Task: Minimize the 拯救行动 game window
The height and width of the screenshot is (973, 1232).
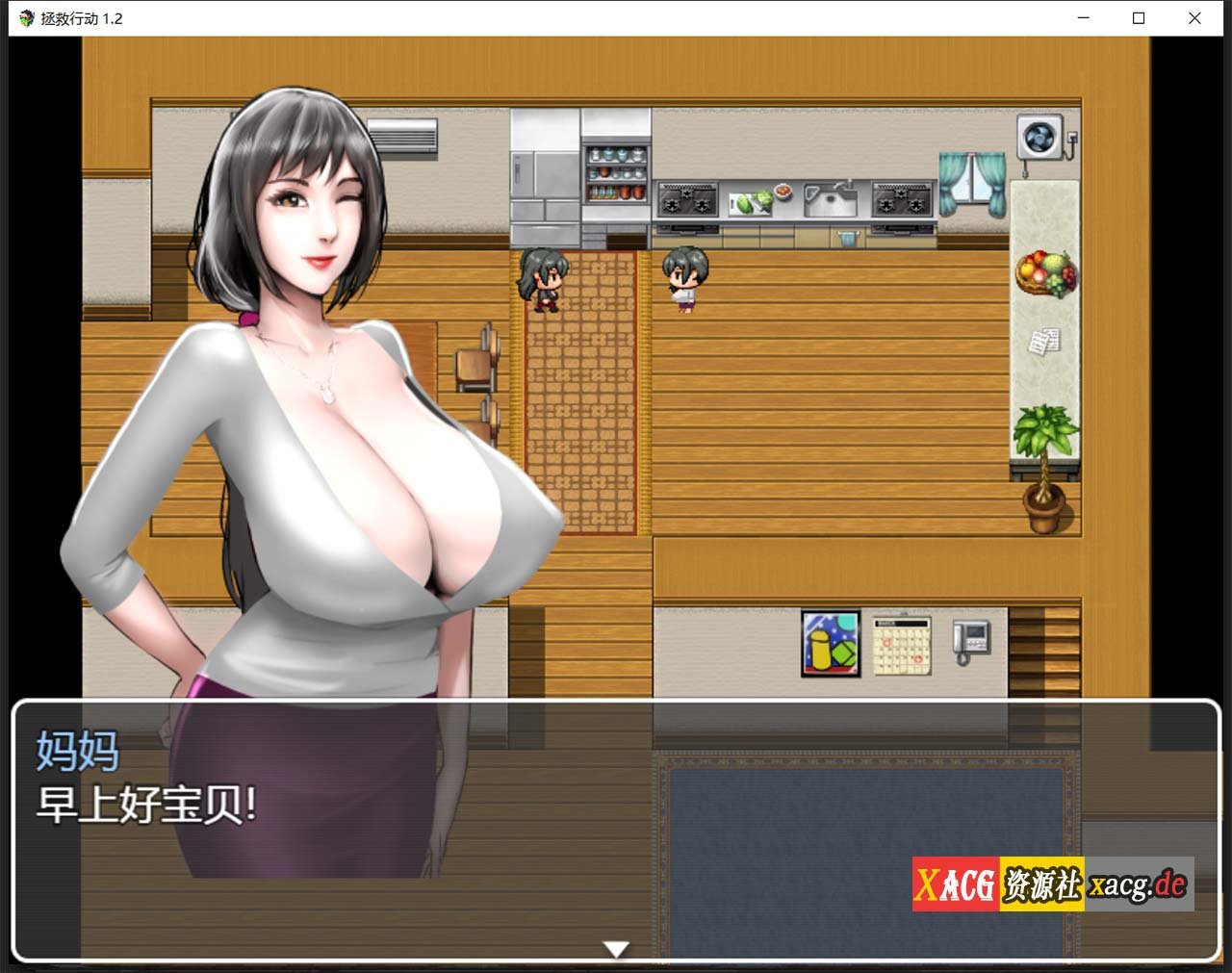Action: (1082, 18)
